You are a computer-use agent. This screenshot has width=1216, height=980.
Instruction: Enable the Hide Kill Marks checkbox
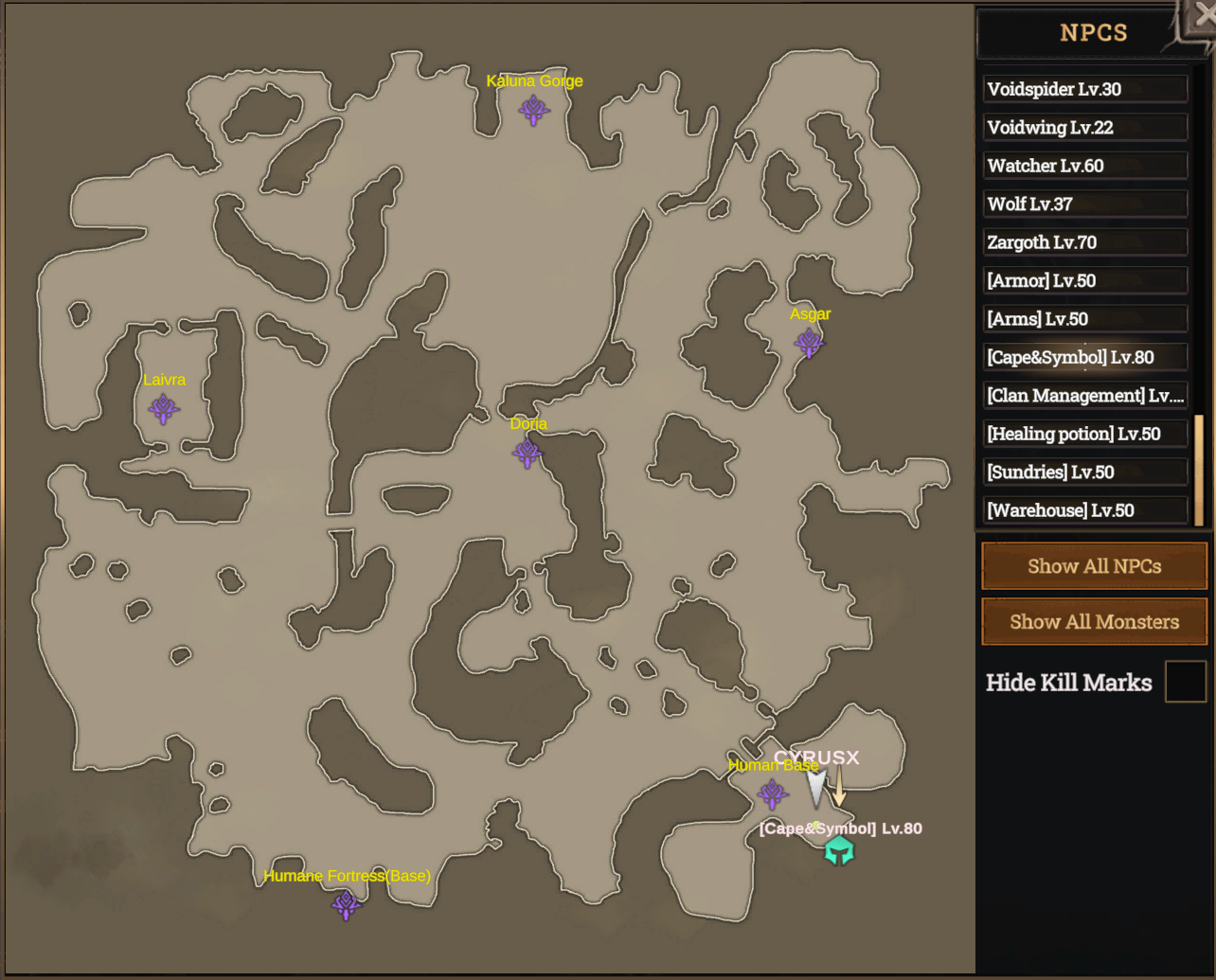(1185, 682)
